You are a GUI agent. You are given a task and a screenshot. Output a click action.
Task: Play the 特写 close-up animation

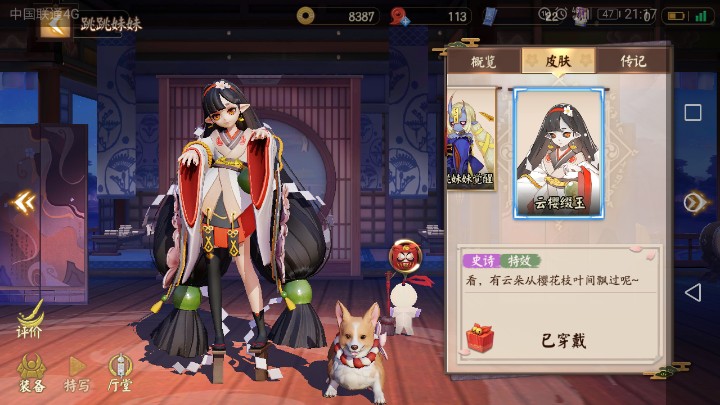[77, 373]
